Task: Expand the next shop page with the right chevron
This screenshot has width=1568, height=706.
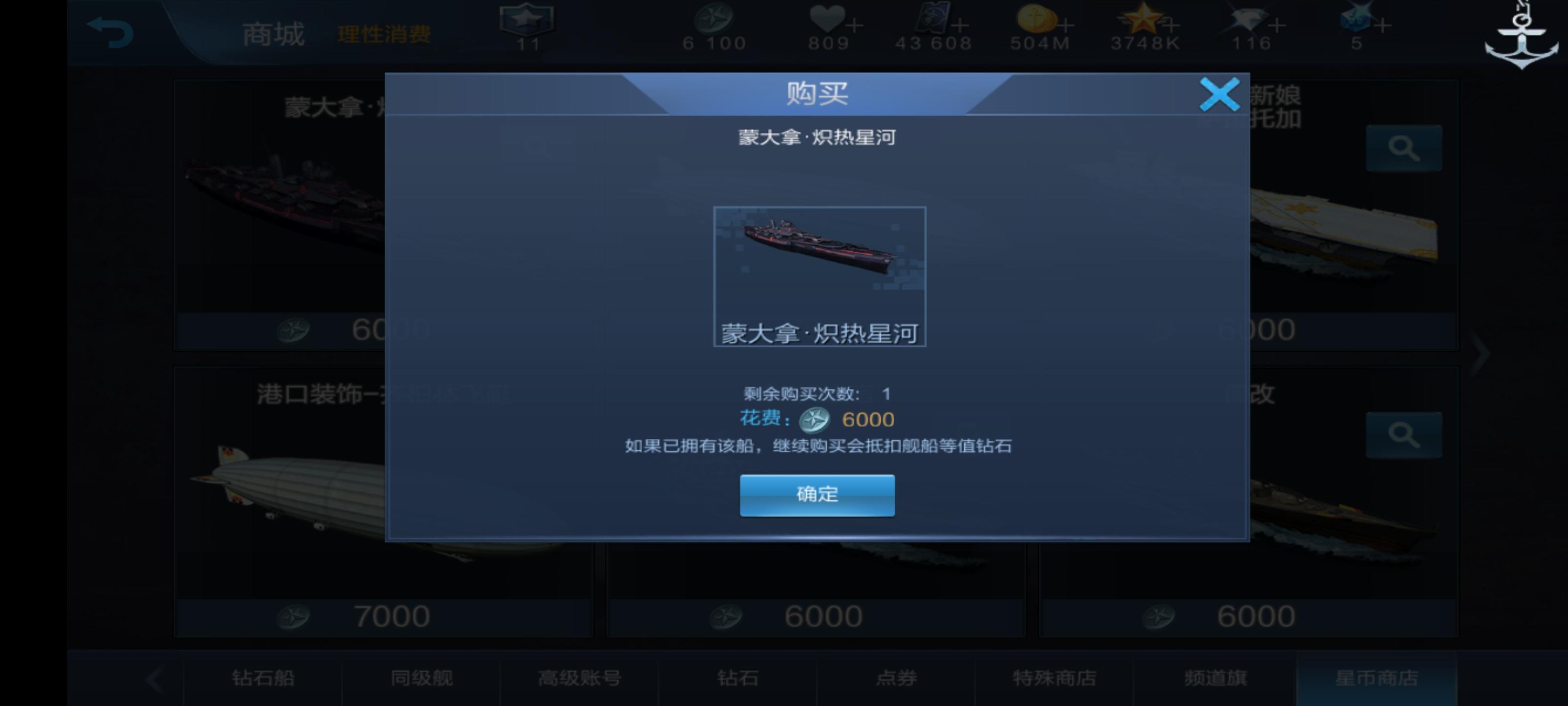Action: (1482, 354)
